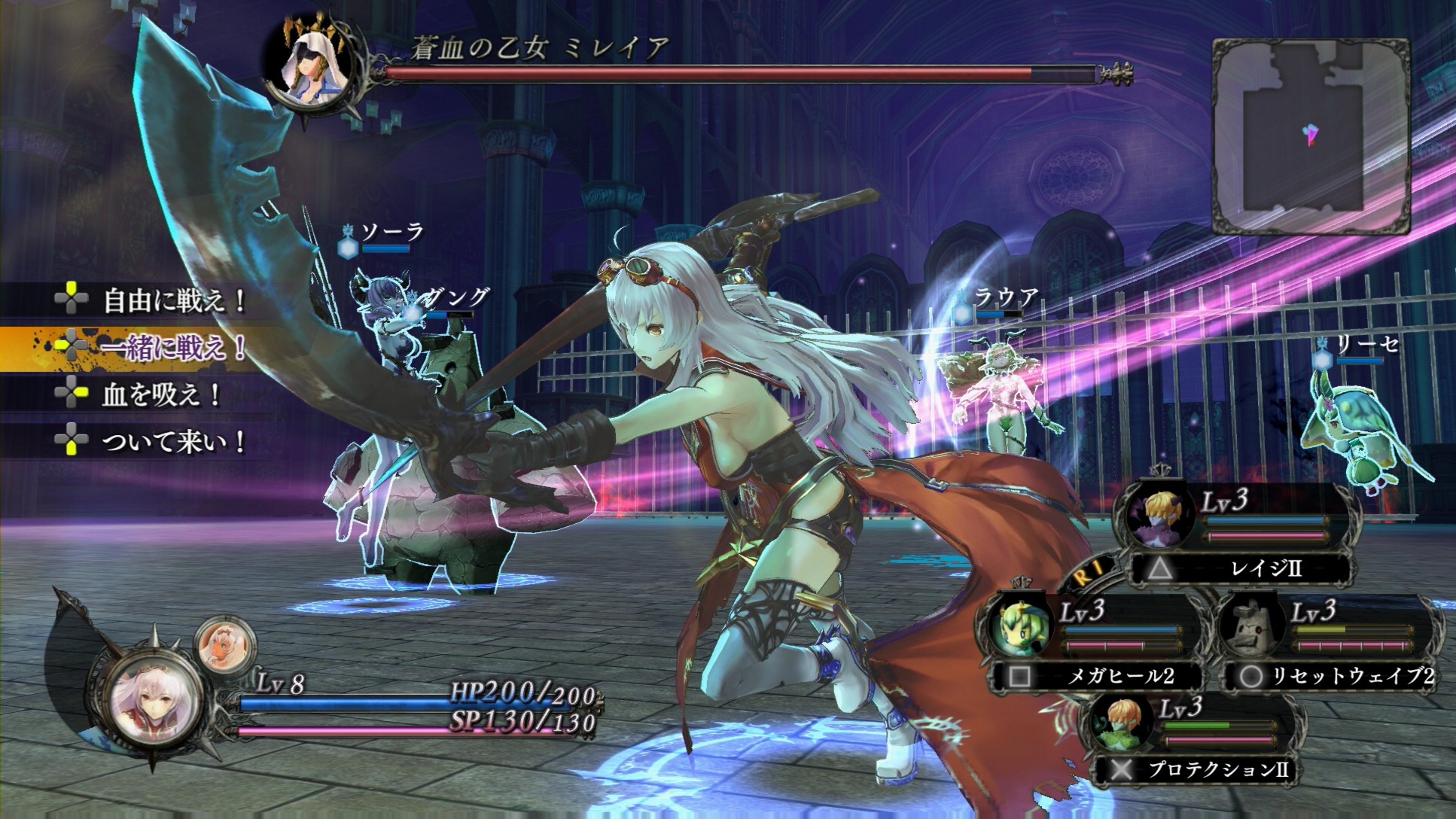Use the メガヒール2 servan skill

pyautogui.click(x=1099, y=676)
